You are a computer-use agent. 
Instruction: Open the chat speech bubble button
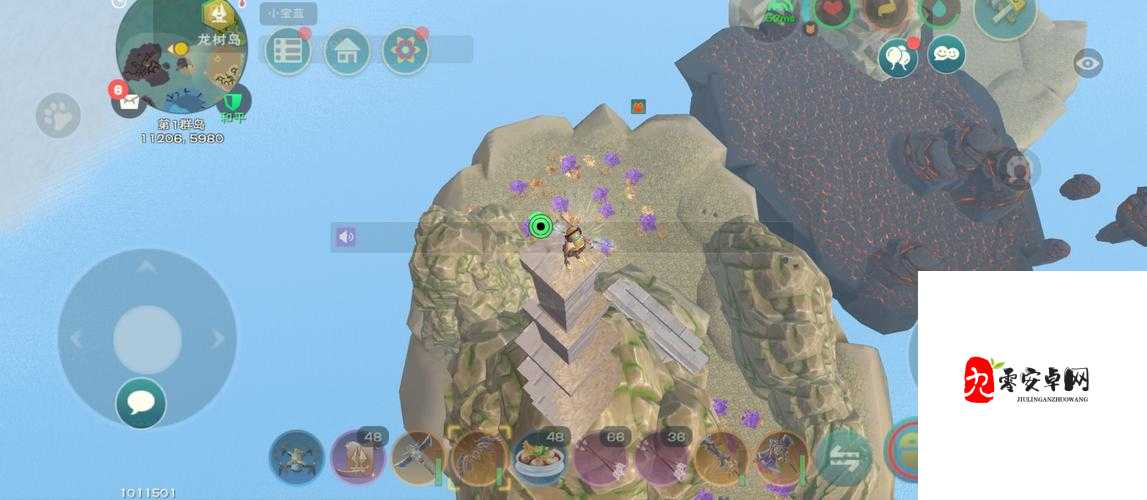pos(141,403)
